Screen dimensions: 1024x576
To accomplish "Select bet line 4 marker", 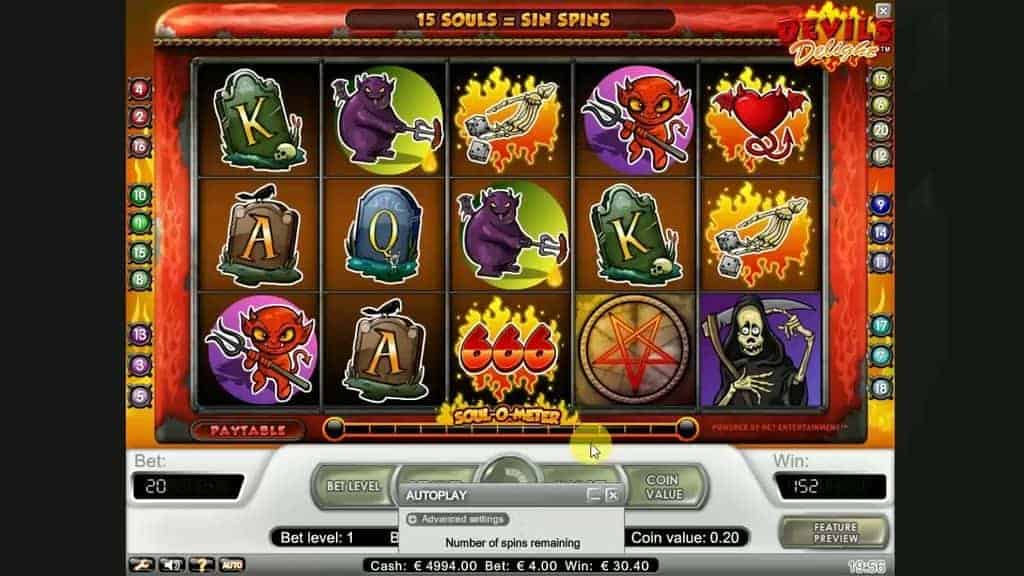I will point(139,88).
